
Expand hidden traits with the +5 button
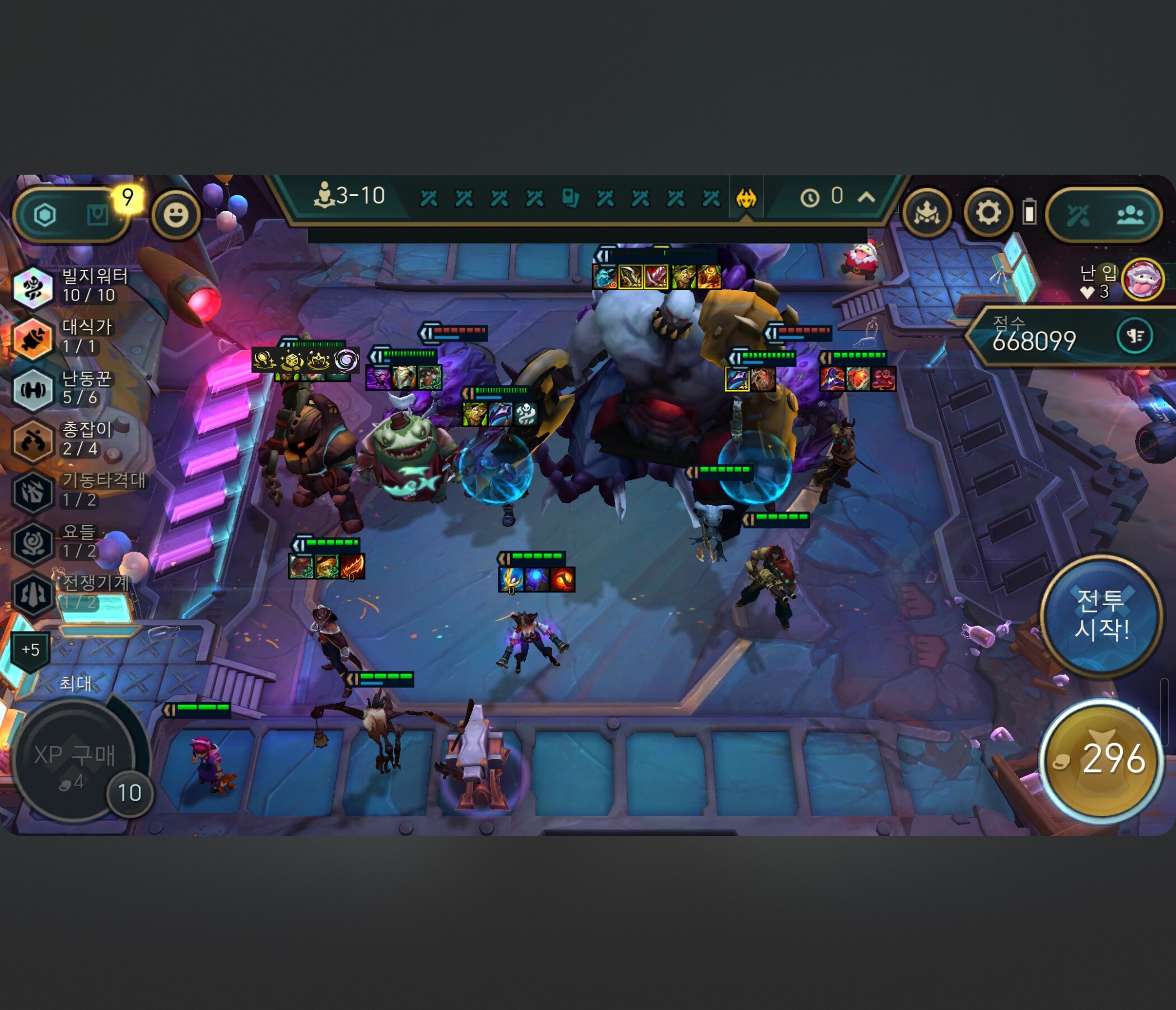pyautogui.click(x=31, y=649)
